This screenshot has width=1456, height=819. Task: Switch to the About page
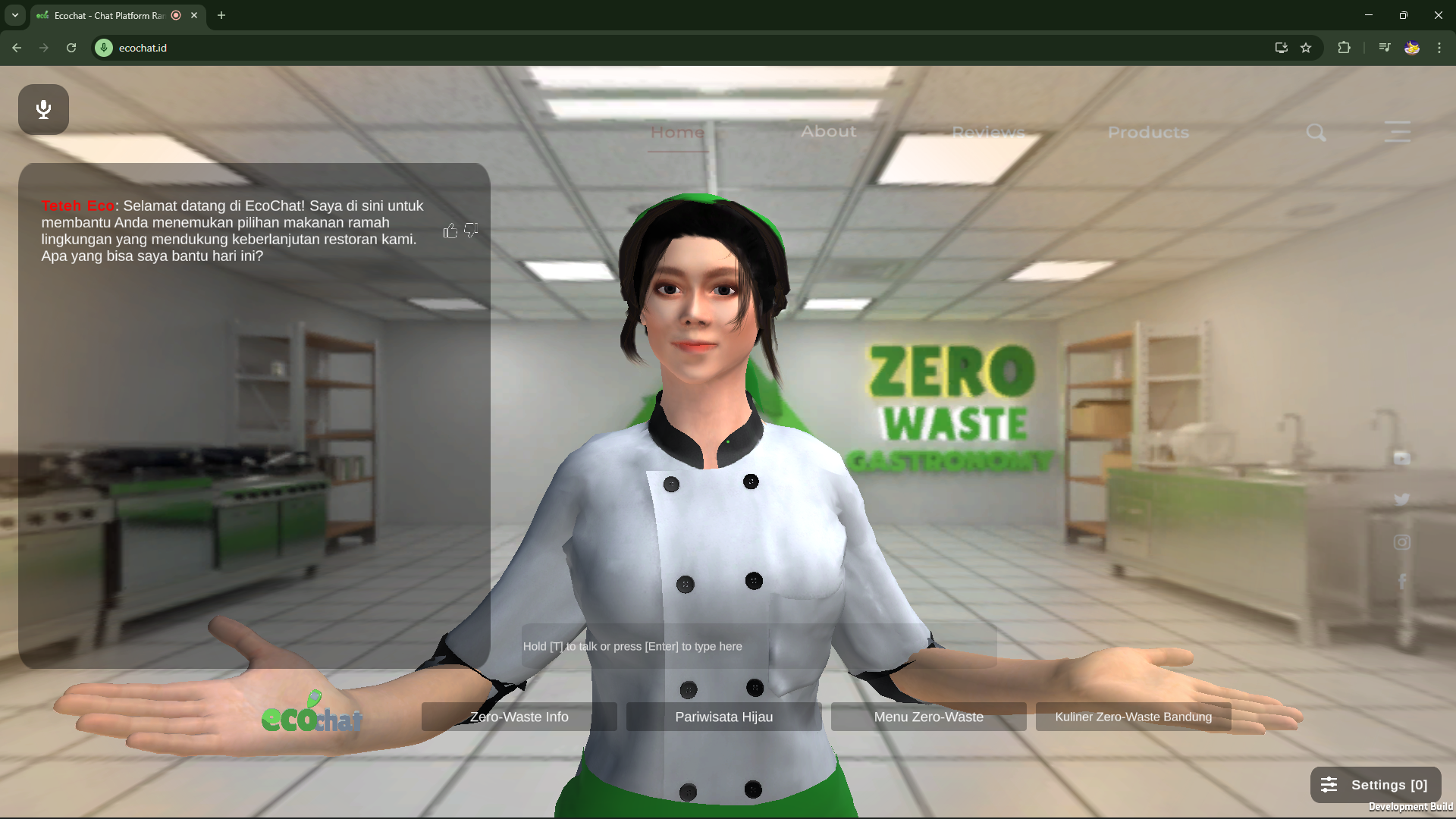[x=828, y=131]
